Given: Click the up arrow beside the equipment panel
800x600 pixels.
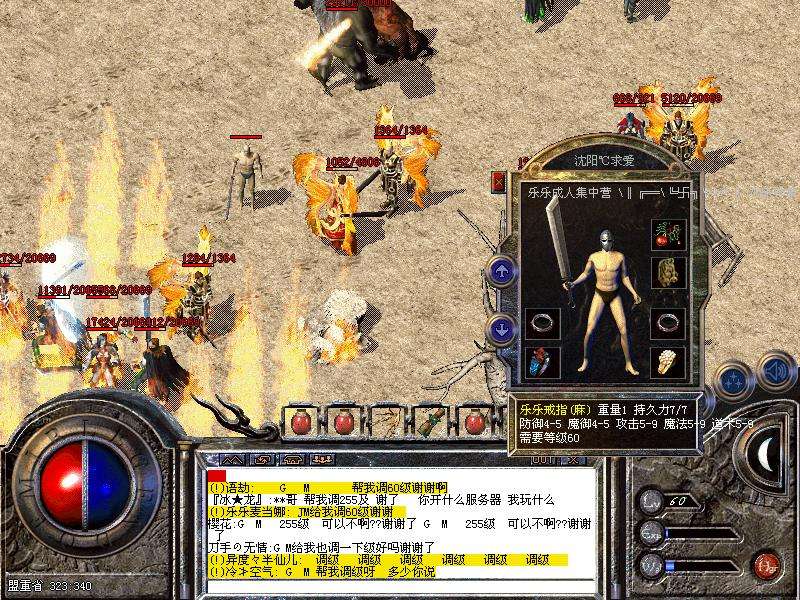Looking at the screenshot, I should 501,270.
